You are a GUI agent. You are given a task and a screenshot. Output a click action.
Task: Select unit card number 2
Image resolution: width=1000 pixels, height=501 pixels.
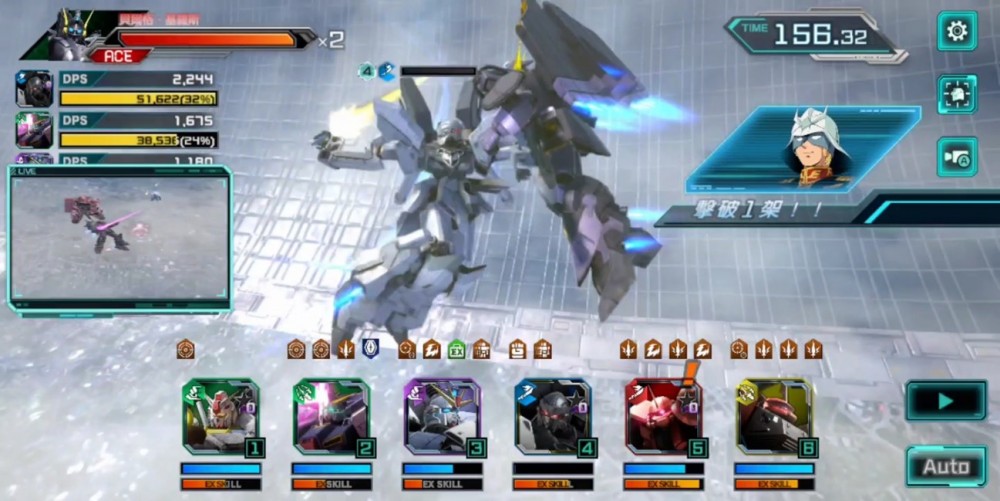332,416
